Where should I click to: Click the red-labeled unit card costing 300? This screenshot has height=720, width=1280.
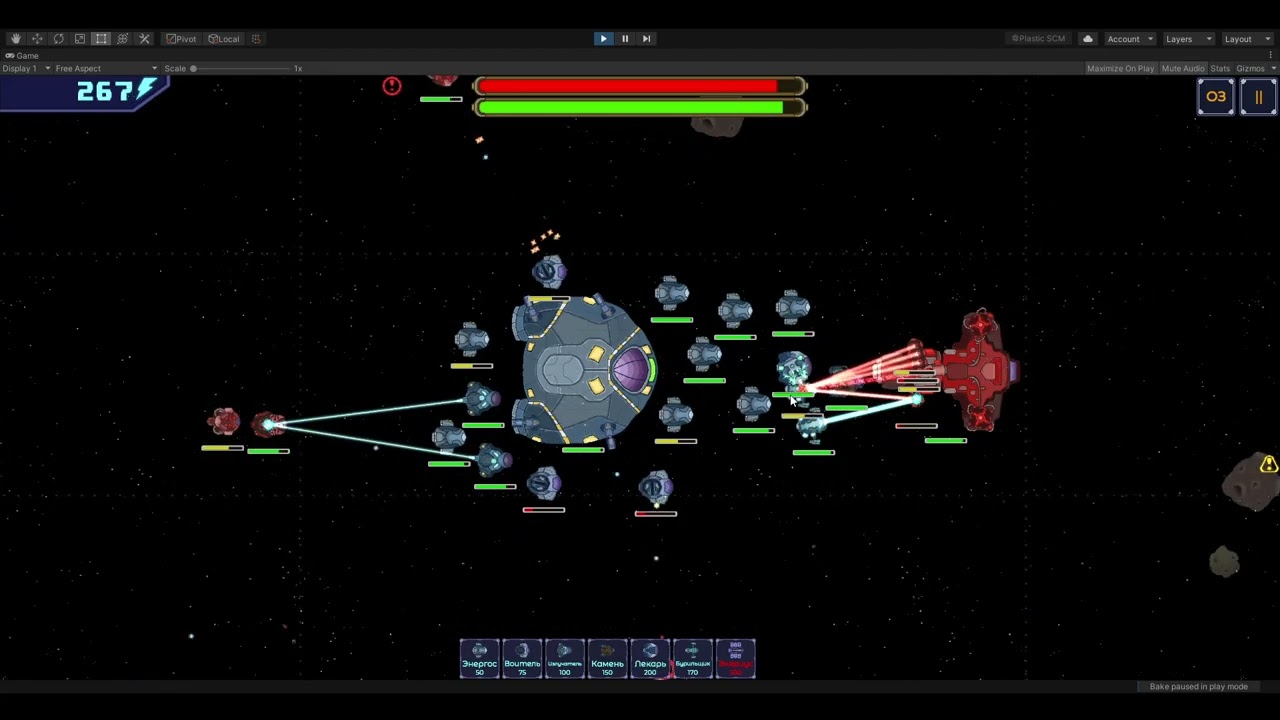pyautogui.click(x=735, y=659)
